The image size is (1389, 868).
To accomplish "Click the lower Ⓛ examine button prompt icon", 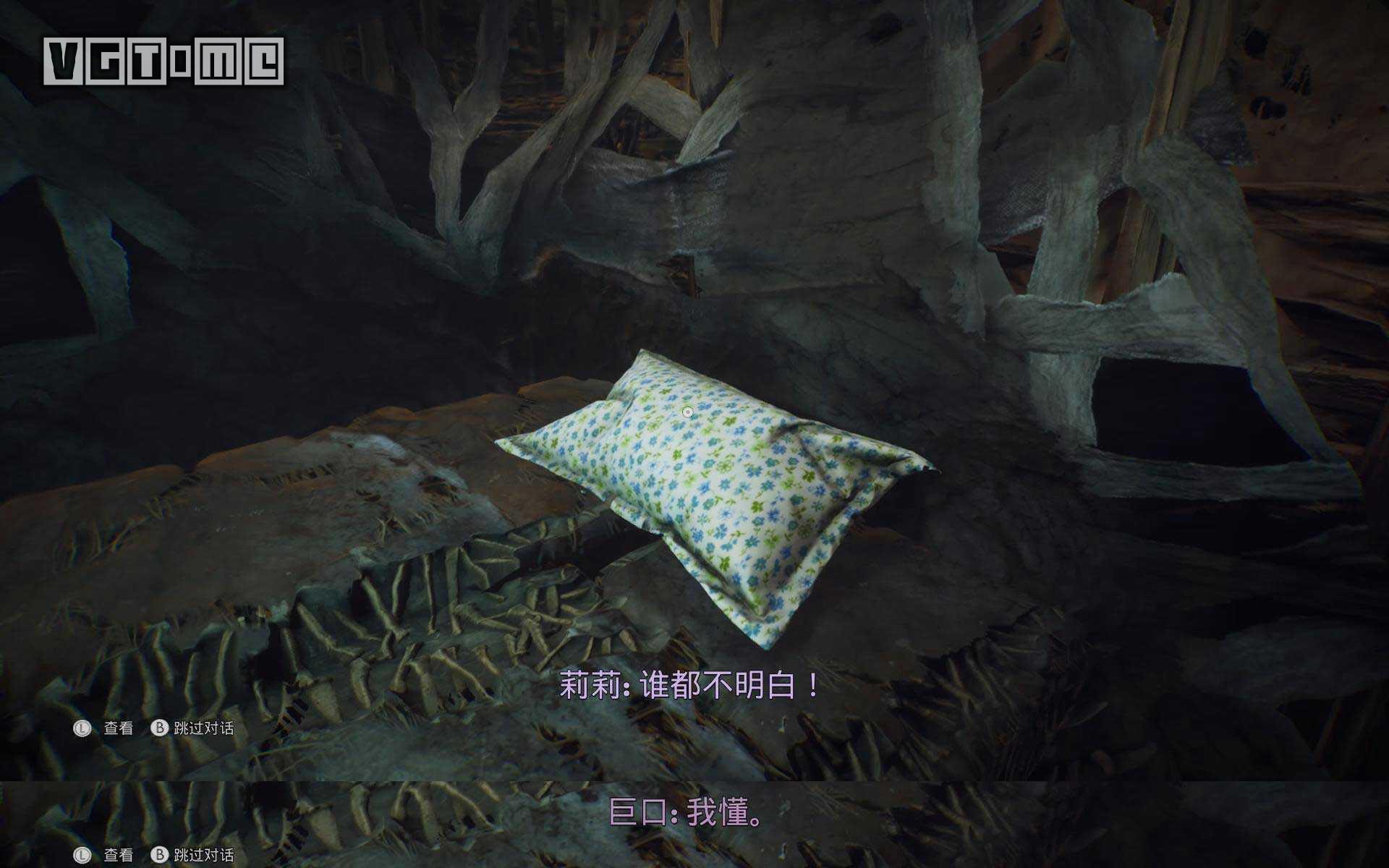I will [x=82, y=854].
